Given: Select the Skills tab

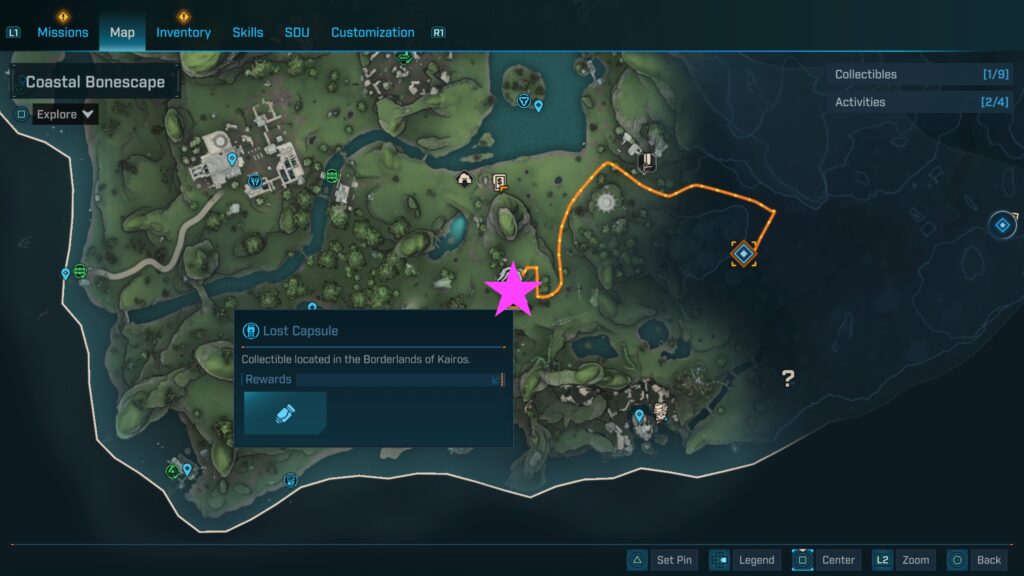Looking at the screenshot, I should (x=248, y=32).
